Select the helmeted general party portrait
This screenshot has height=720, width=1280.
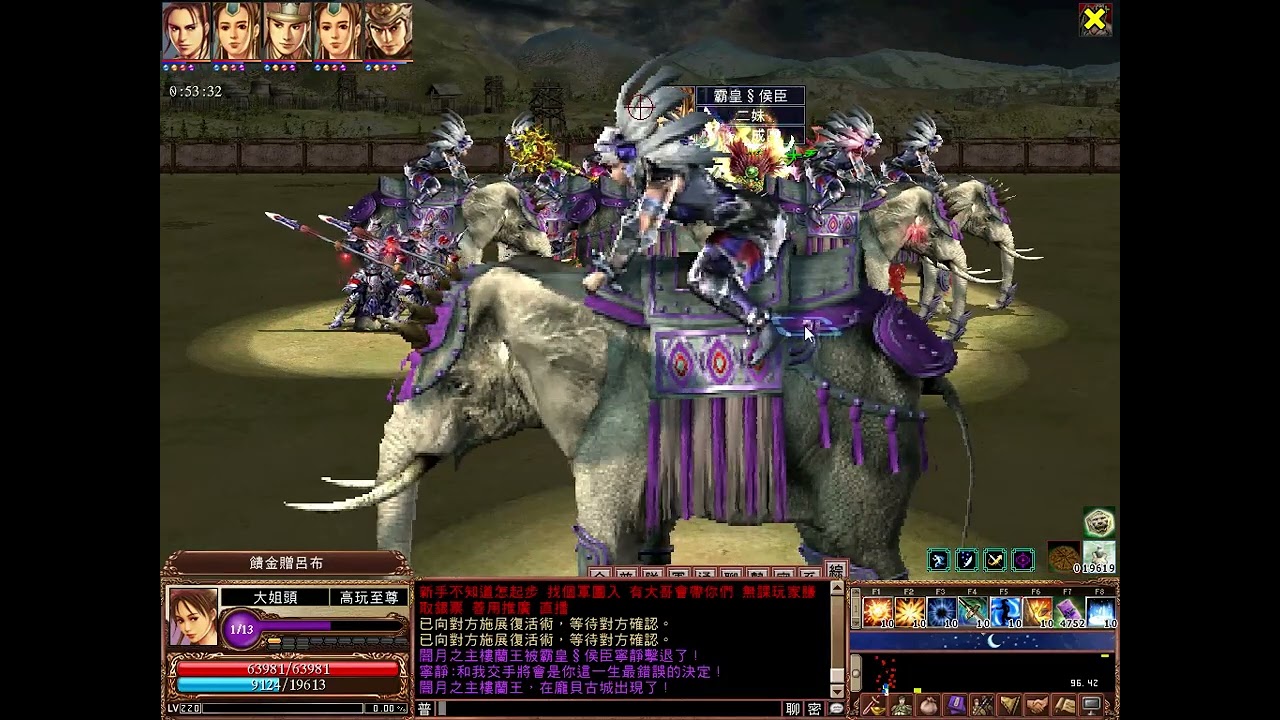coord(287,31)
